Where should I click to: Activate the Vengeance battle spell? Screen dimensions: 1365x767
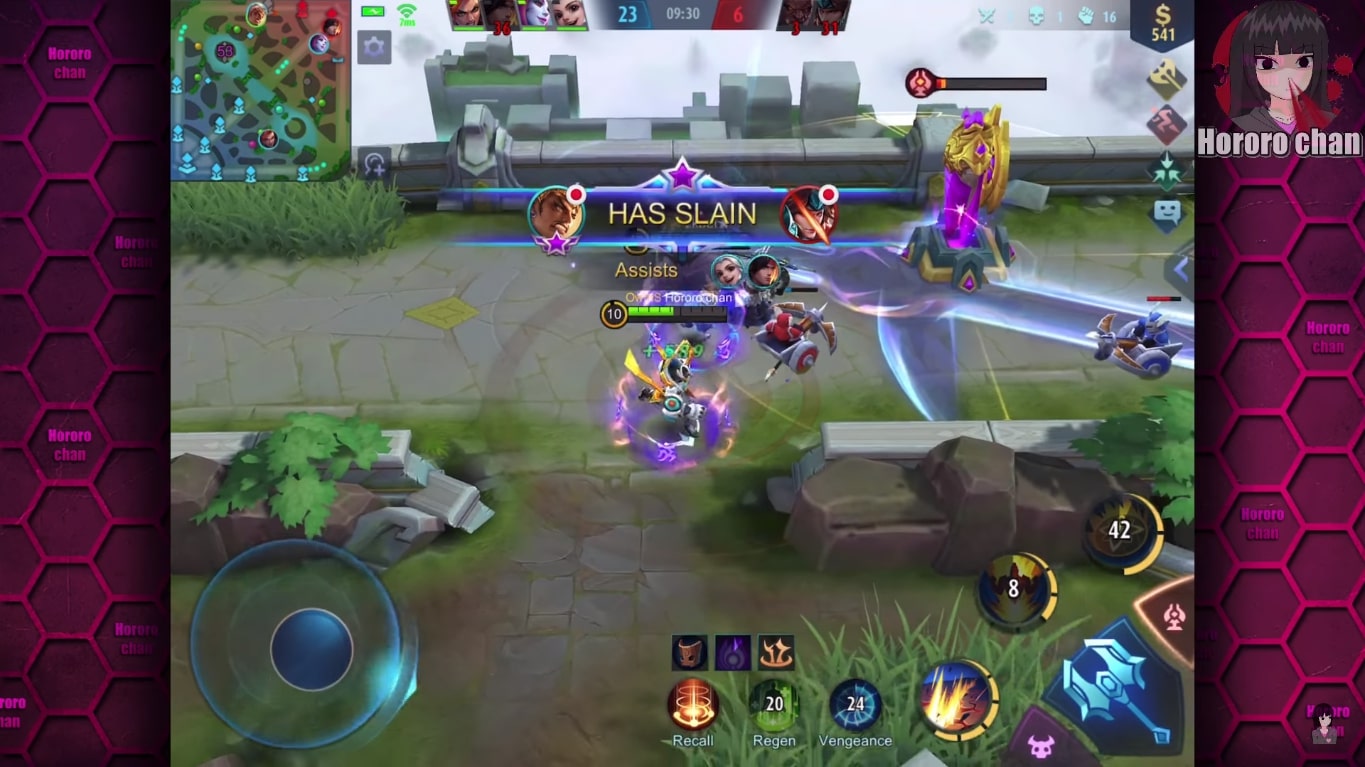pyautogui.click(x=855, y=703)
